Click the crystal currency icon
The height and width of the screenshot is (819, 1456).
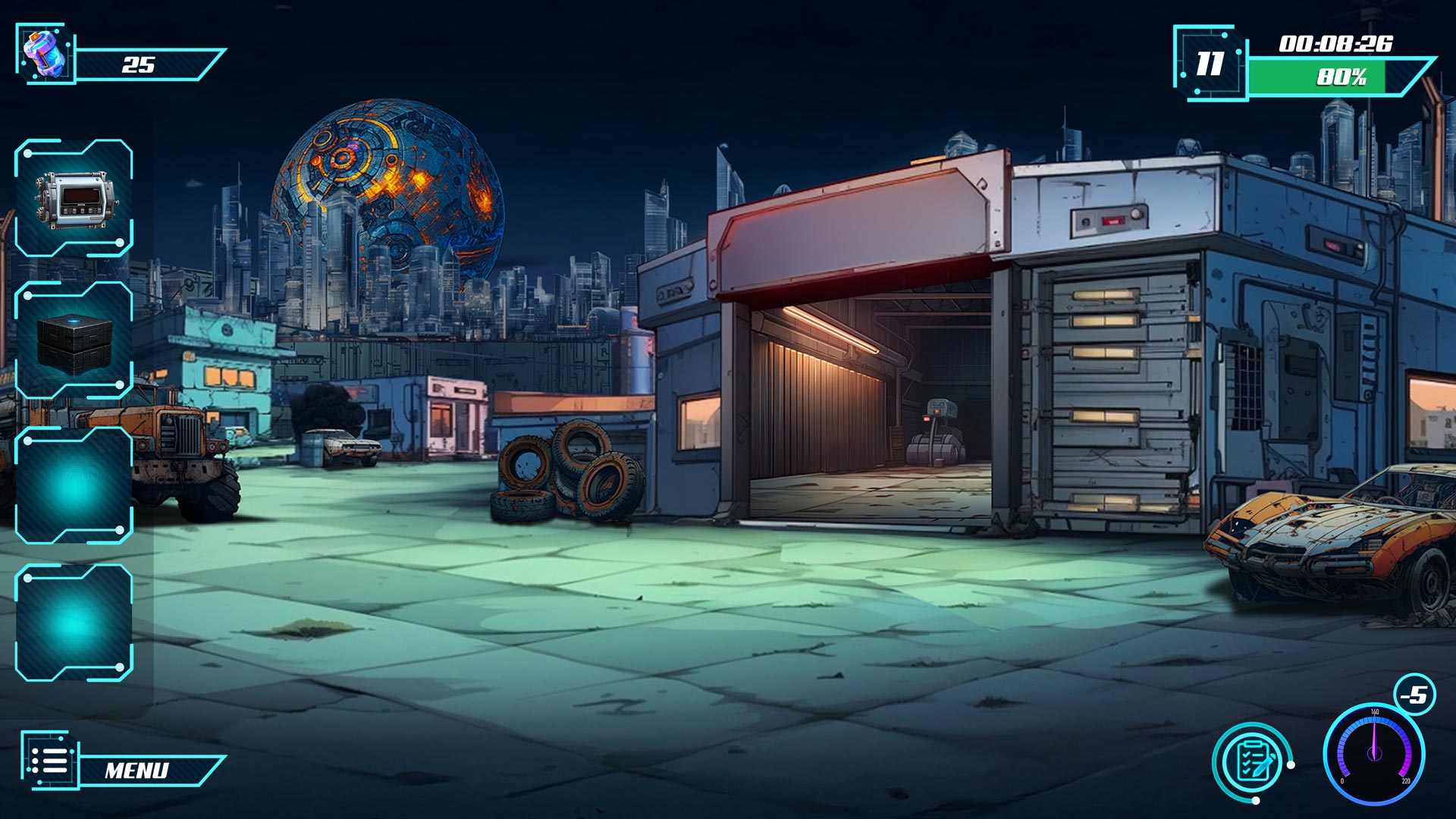[45, 53]
